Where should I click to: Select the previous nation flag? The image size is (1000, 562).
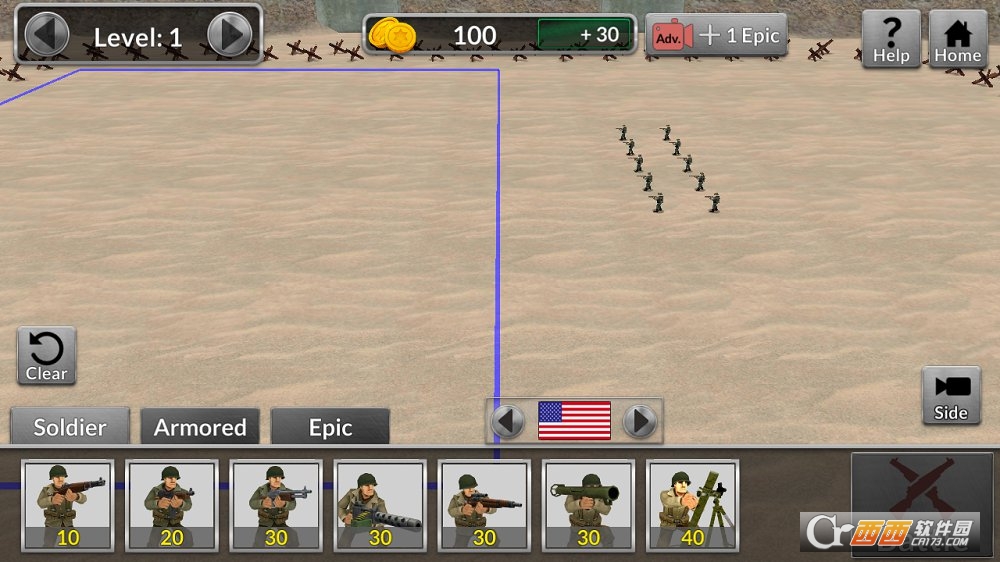pos(508,421)
